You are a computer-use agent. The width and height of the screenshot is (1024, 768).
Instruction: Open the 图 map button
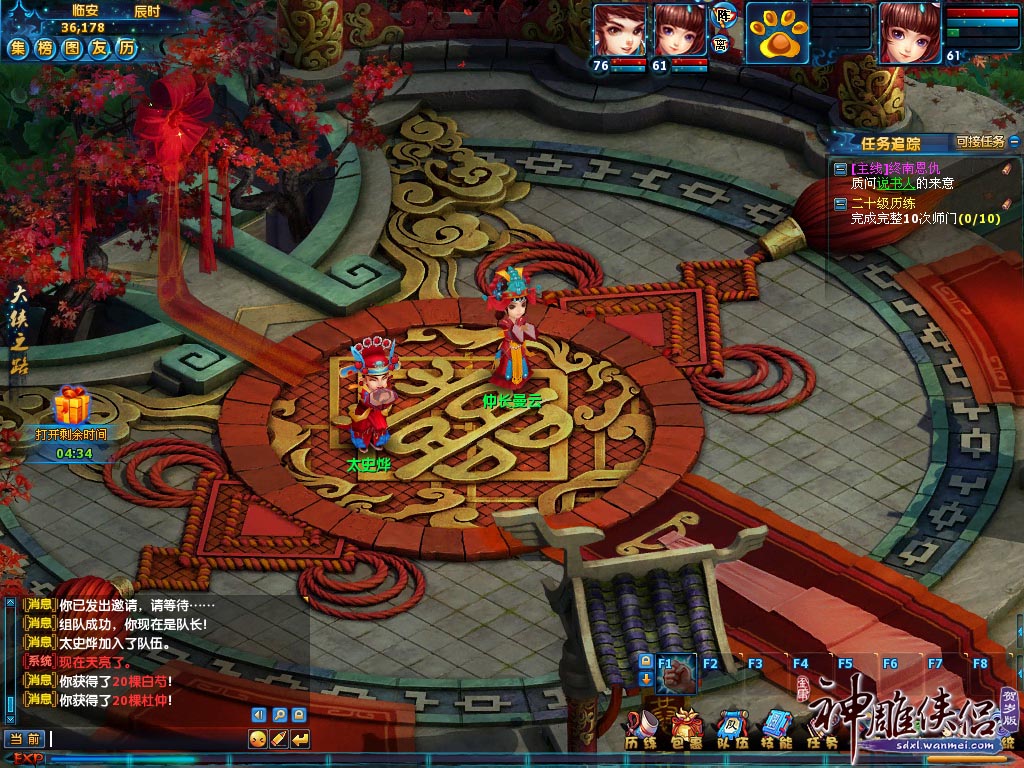click(x=71, y=48)
